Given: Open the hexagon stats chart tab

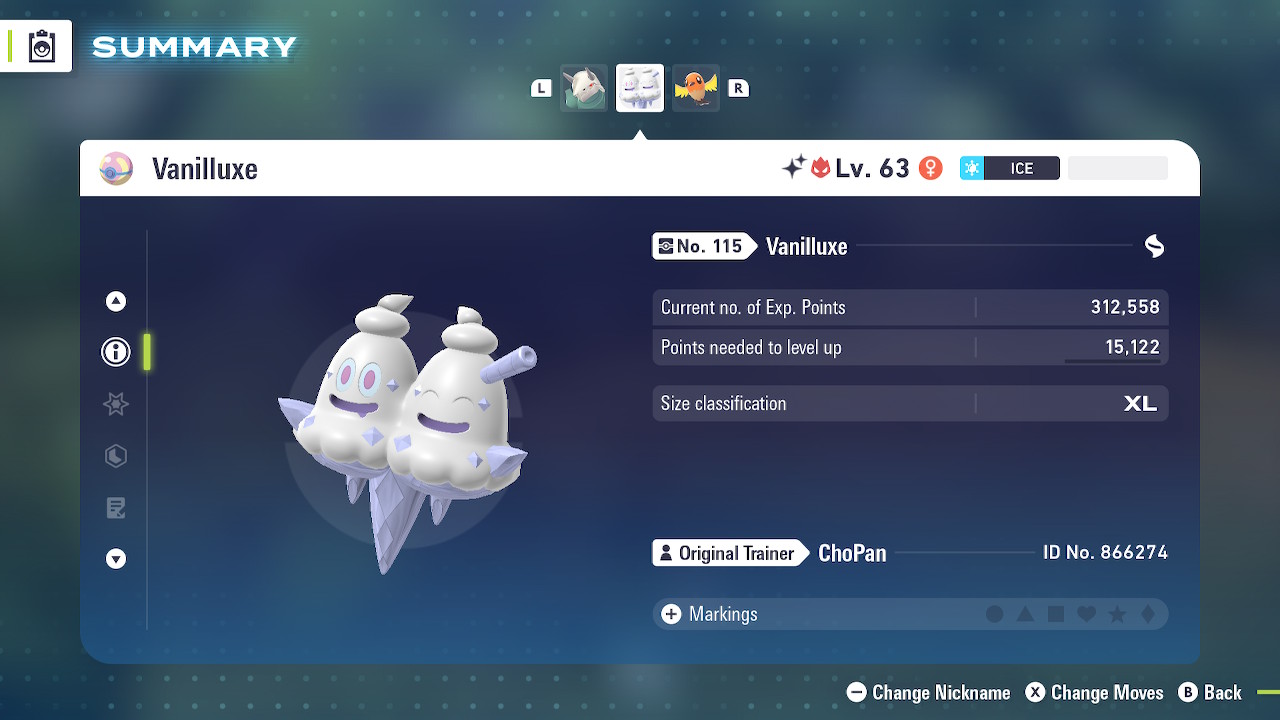Looking at the screenshot, I should click(116, 456).
